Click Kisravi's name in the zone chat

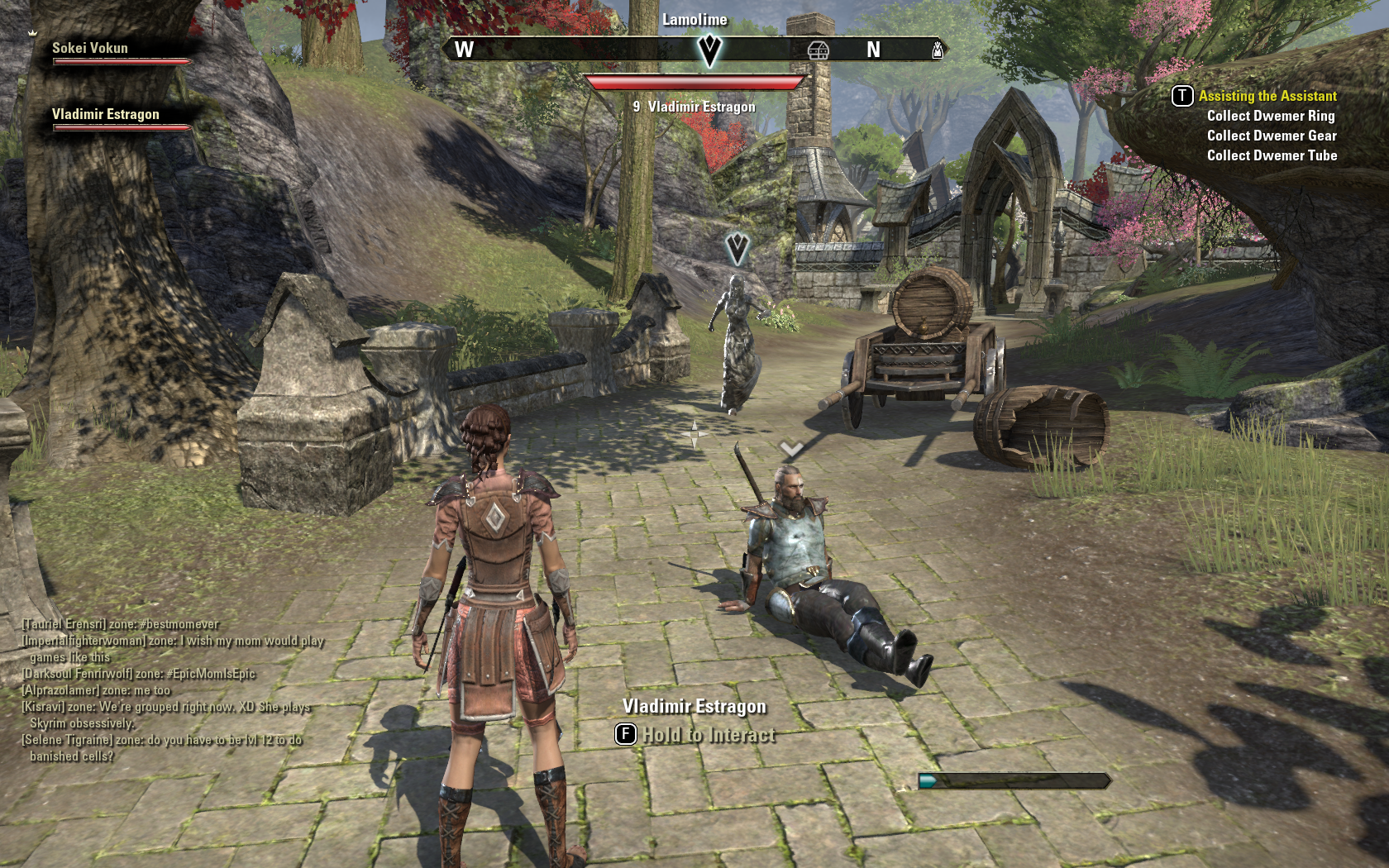pyautogui.click(x=43, y=707)
